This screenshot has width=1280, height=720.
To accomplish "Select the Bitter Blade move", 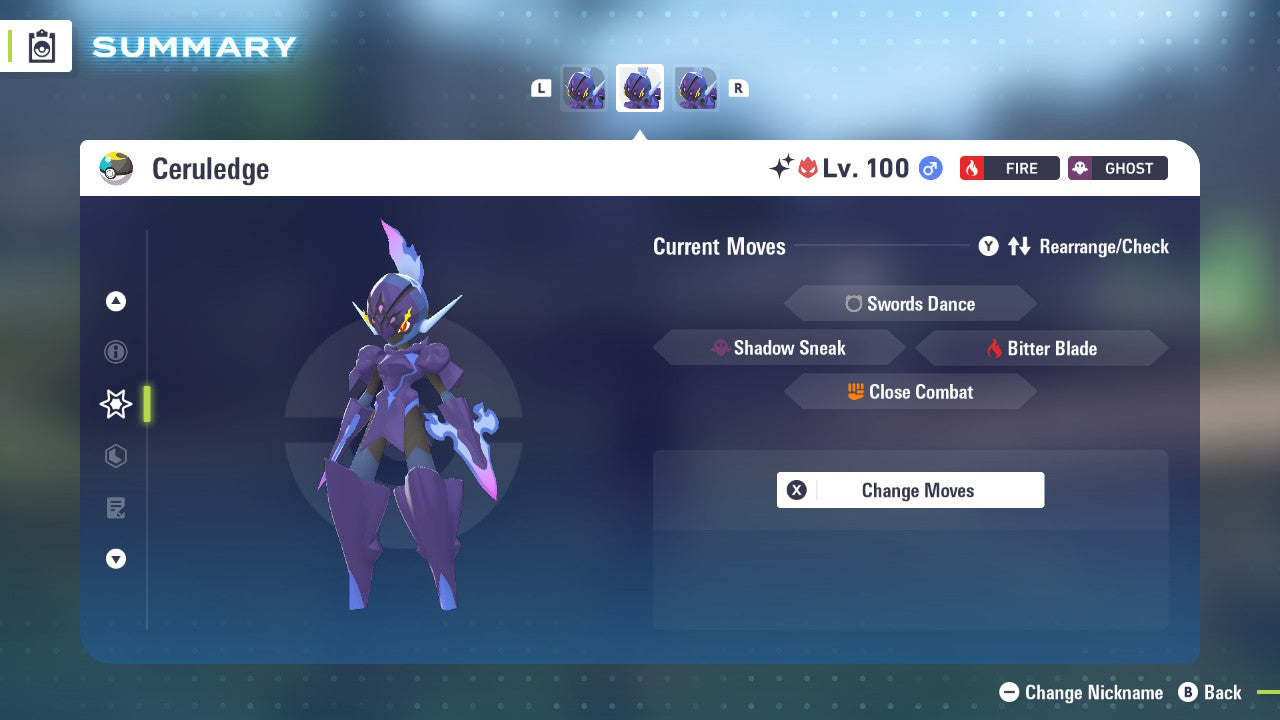I will coord(1041,348).
